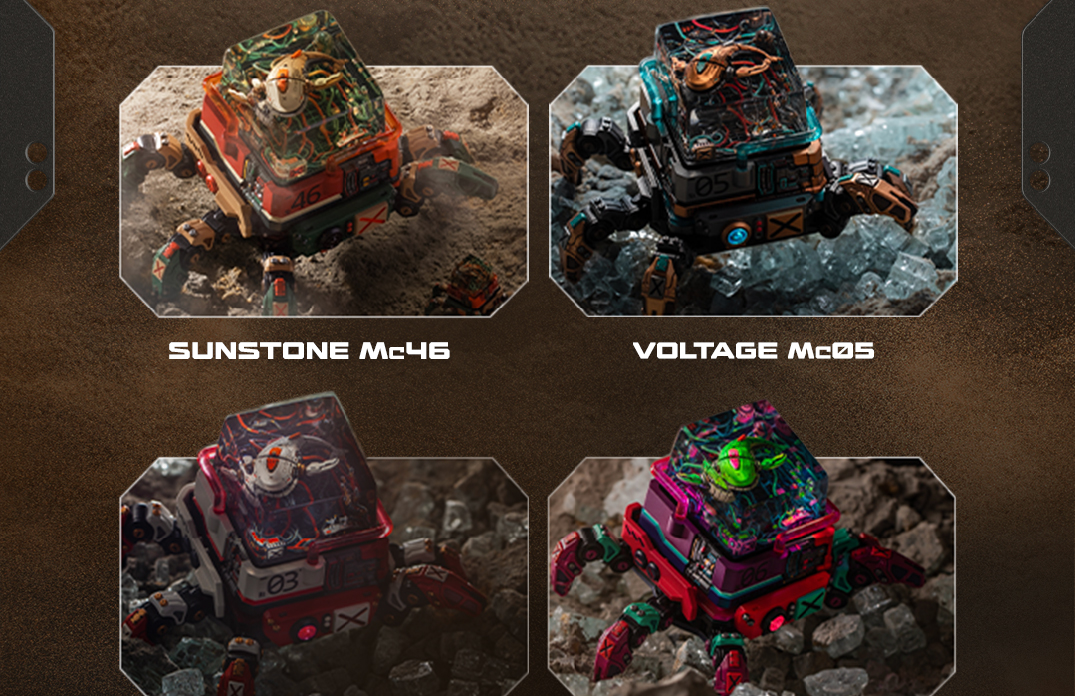Choose the white and red 03 keycap picture
1075x696 pixels.
click(323, 570)
